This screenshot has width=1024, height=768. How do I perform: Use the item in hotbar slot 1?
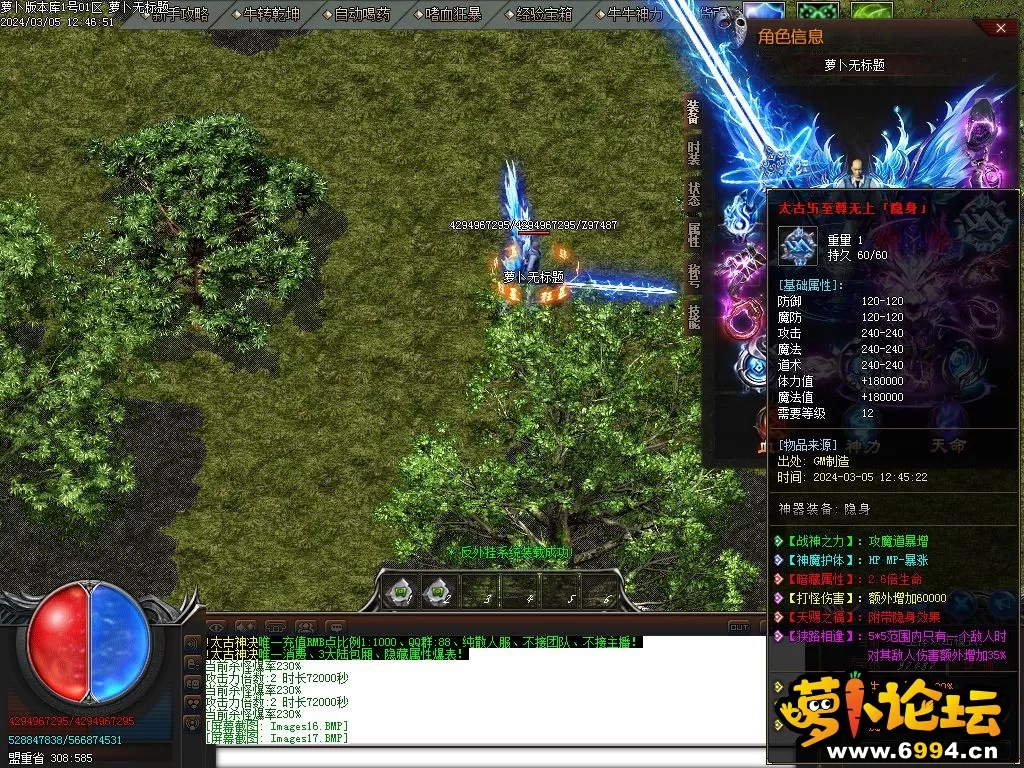(401, 592)
